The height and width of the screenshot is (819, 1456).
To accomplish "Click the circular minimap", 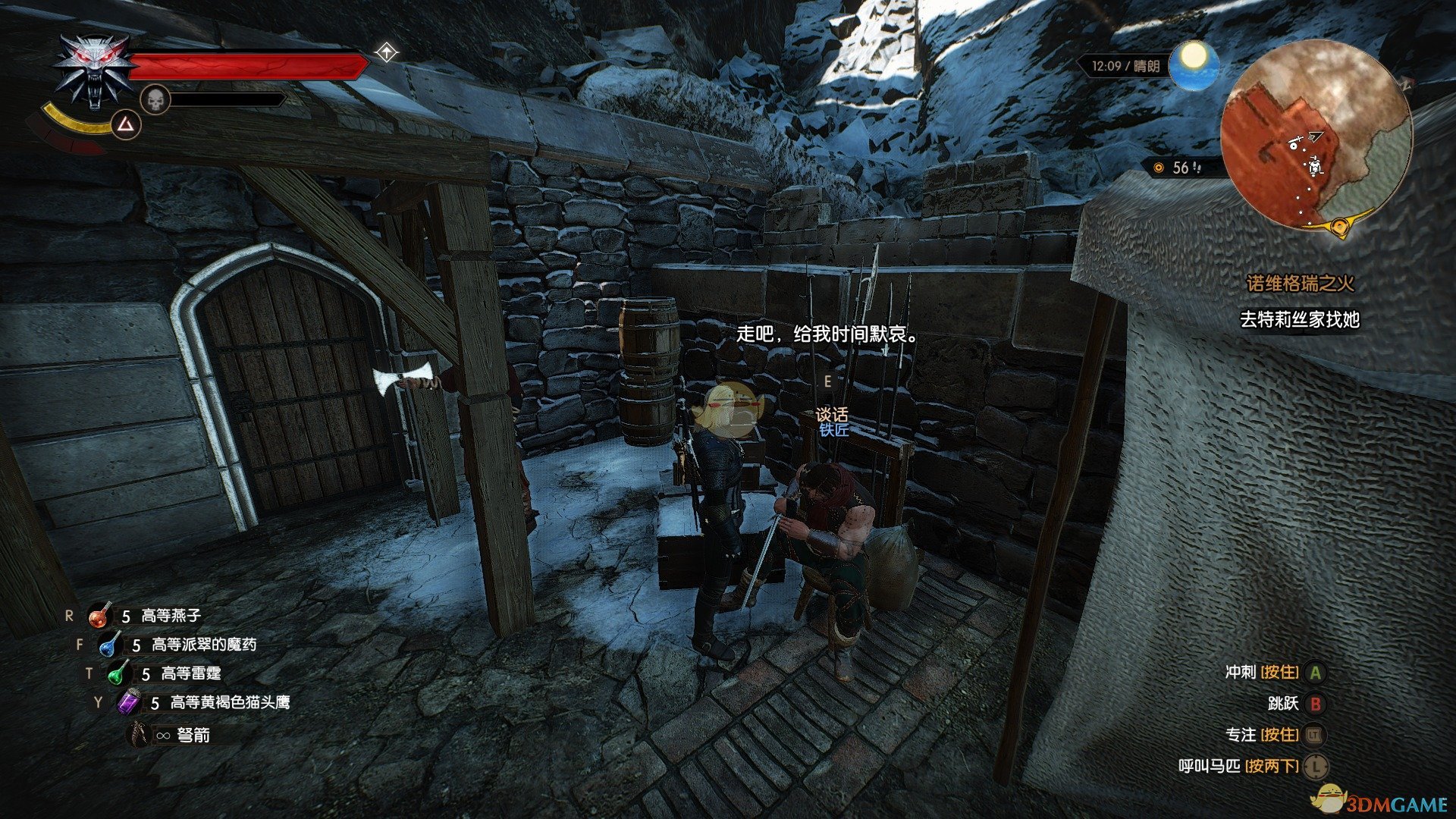I will point(1316,138).
